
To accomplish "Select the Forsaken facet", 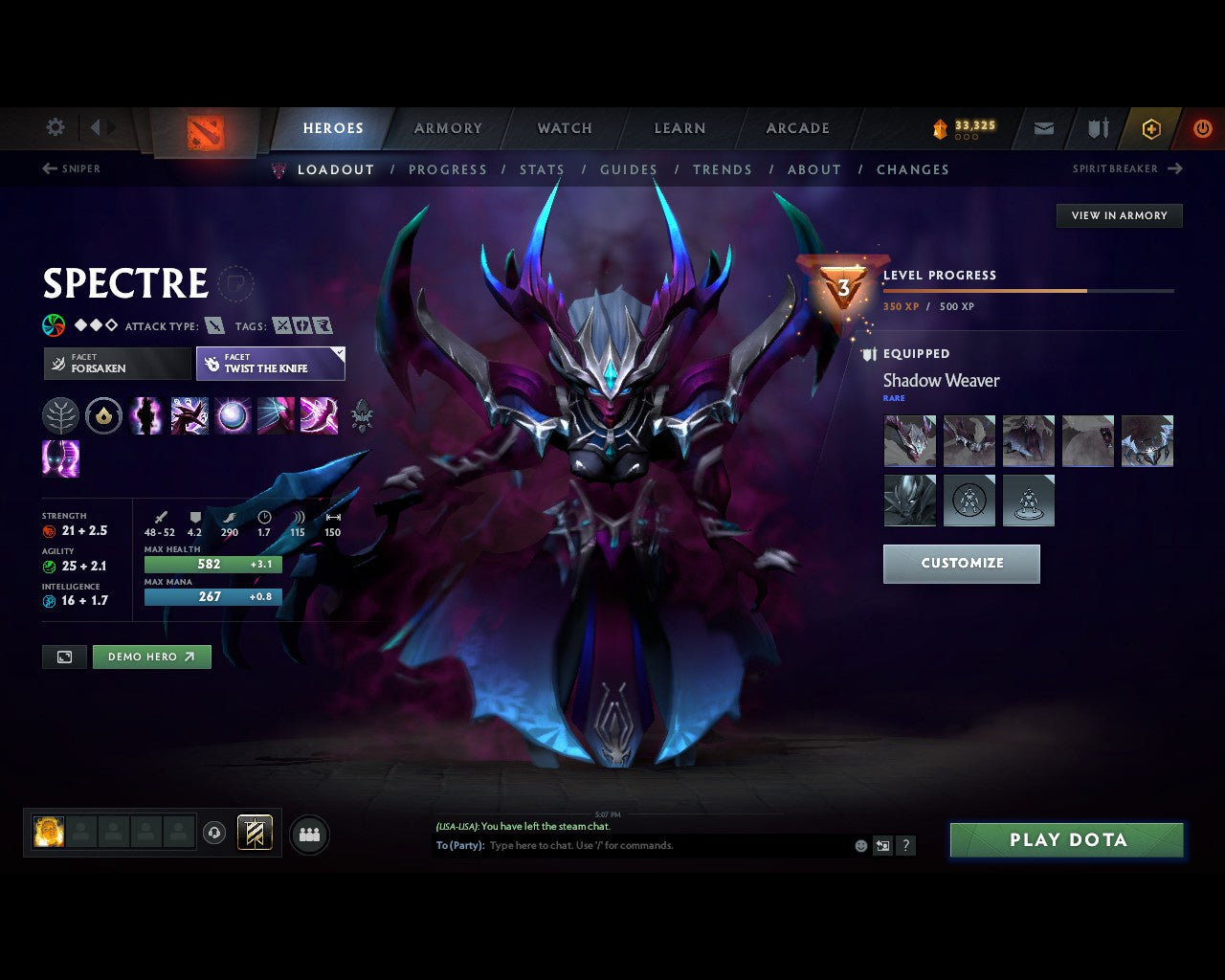I will [x=117, y=363].
